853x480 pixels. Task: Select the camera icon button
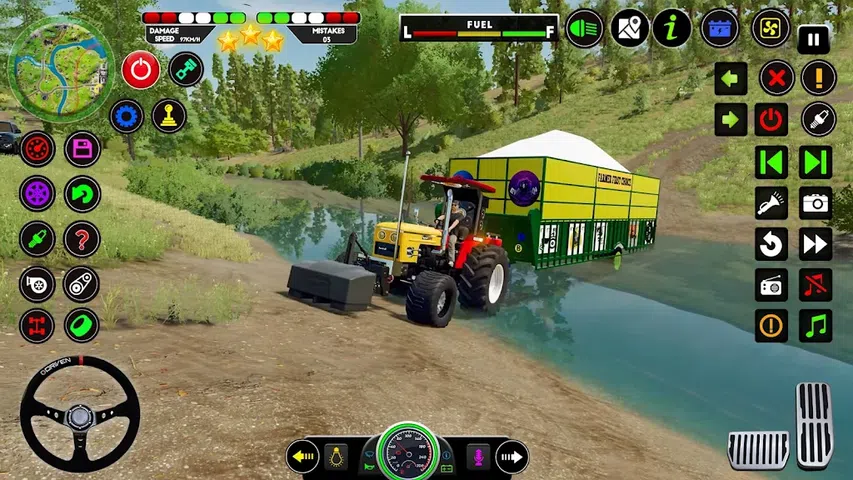[817, 203]
